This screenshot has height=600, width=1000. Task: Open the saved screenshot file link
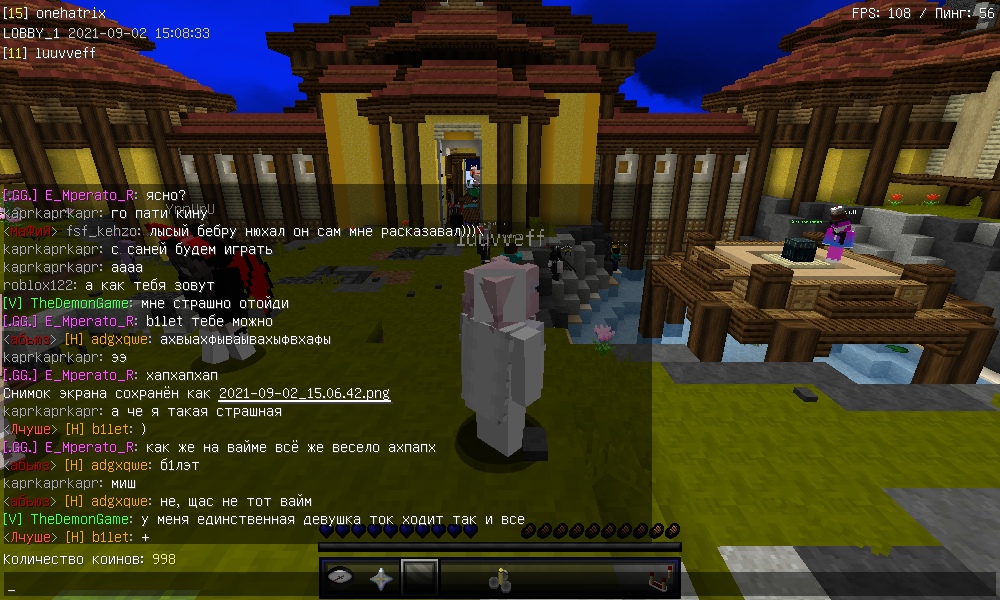pyautogui.click(x=304, y=393)
